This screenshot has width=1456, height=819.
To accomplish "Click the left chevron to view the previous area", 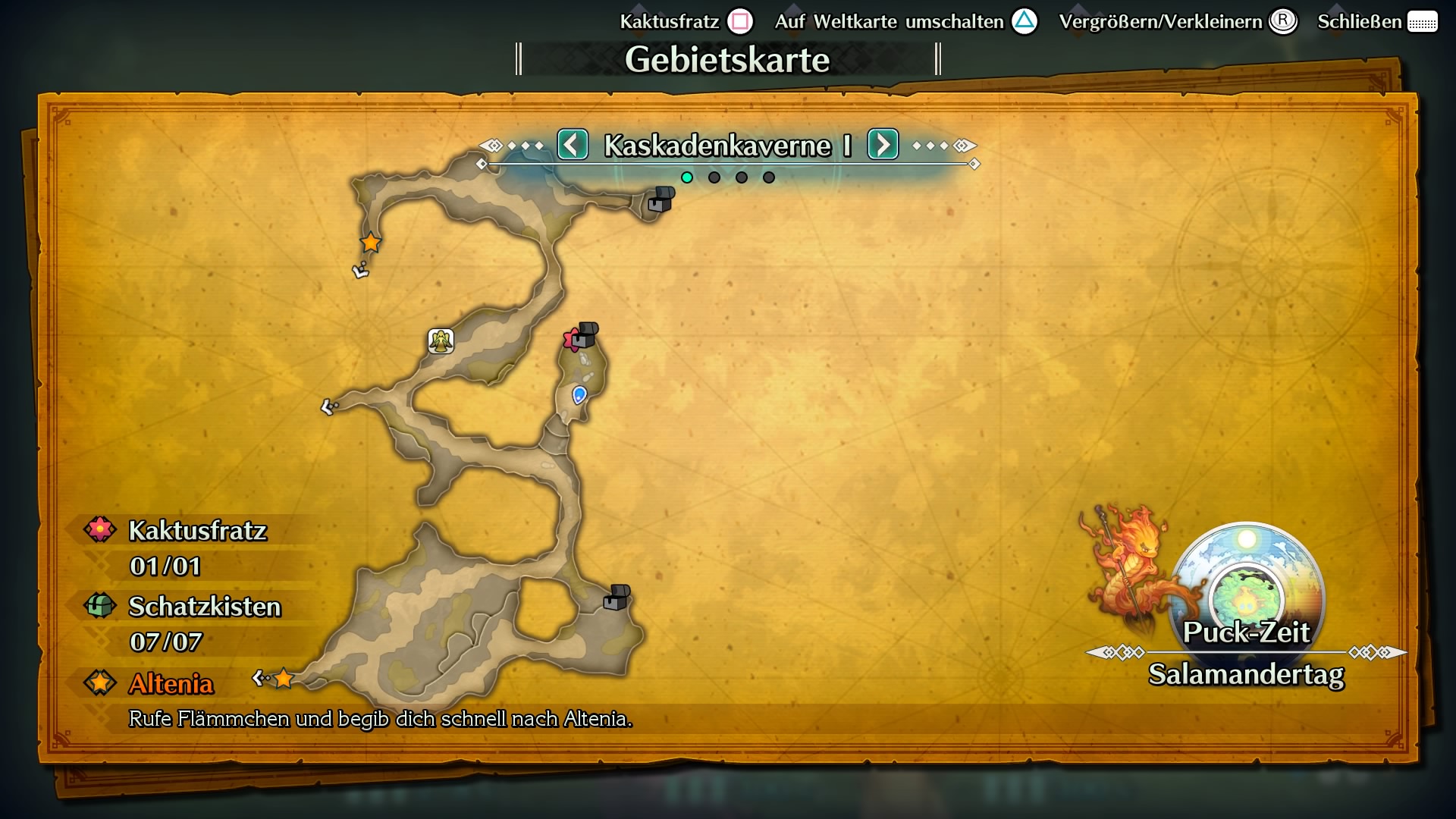I will (573, 145).
